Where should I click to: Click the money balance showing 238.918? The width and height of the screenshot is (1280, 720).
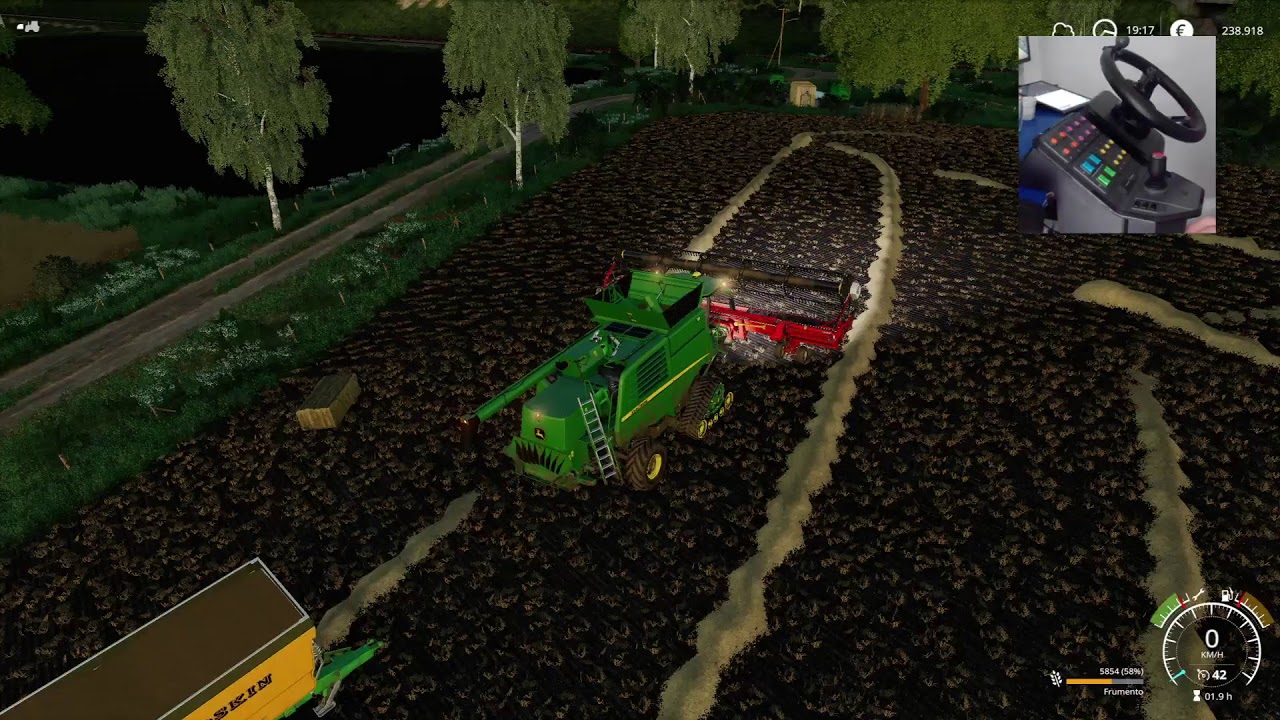point(1244,29)
